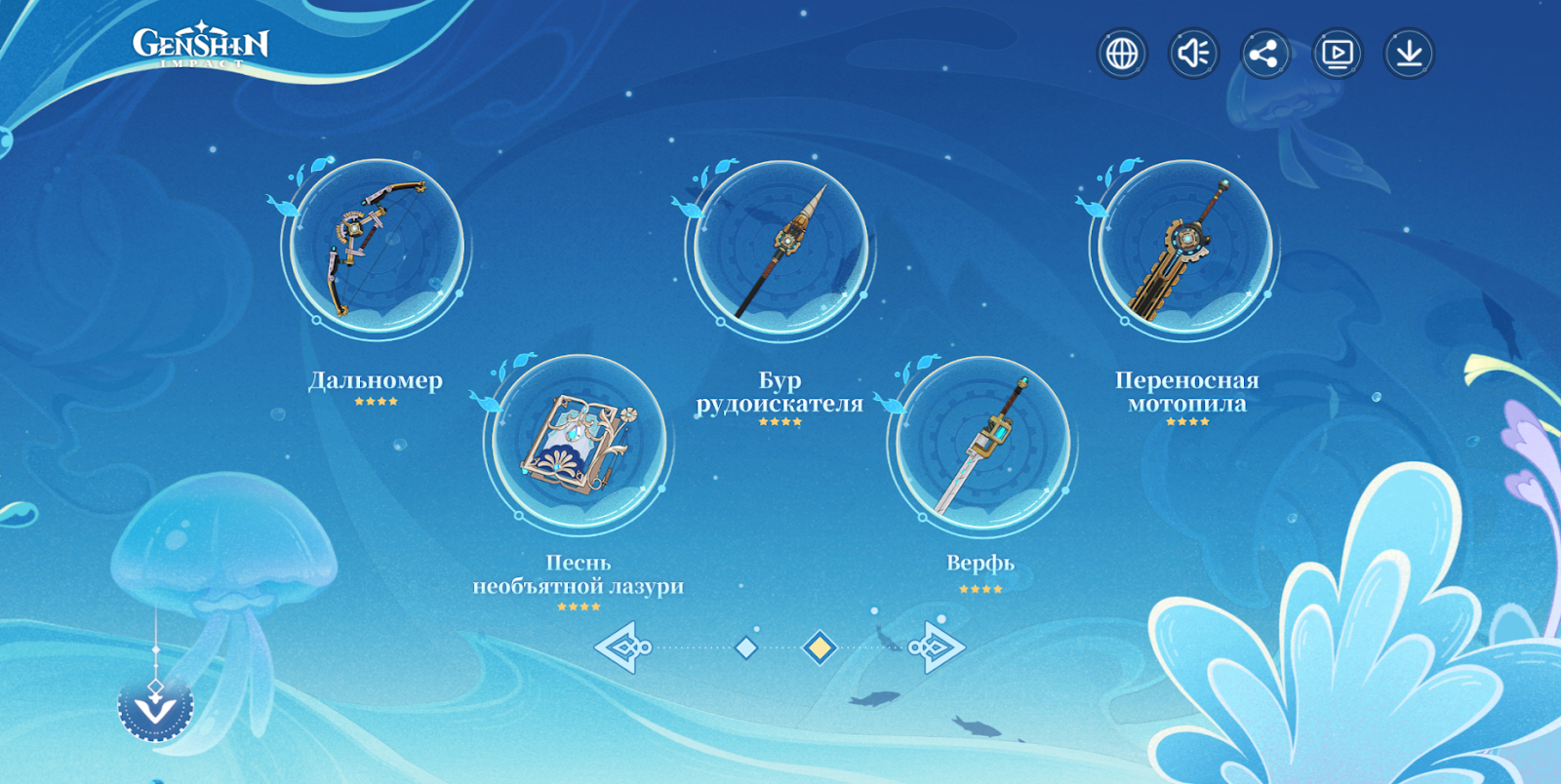Click the download arrow button

tap(1409, 54)
